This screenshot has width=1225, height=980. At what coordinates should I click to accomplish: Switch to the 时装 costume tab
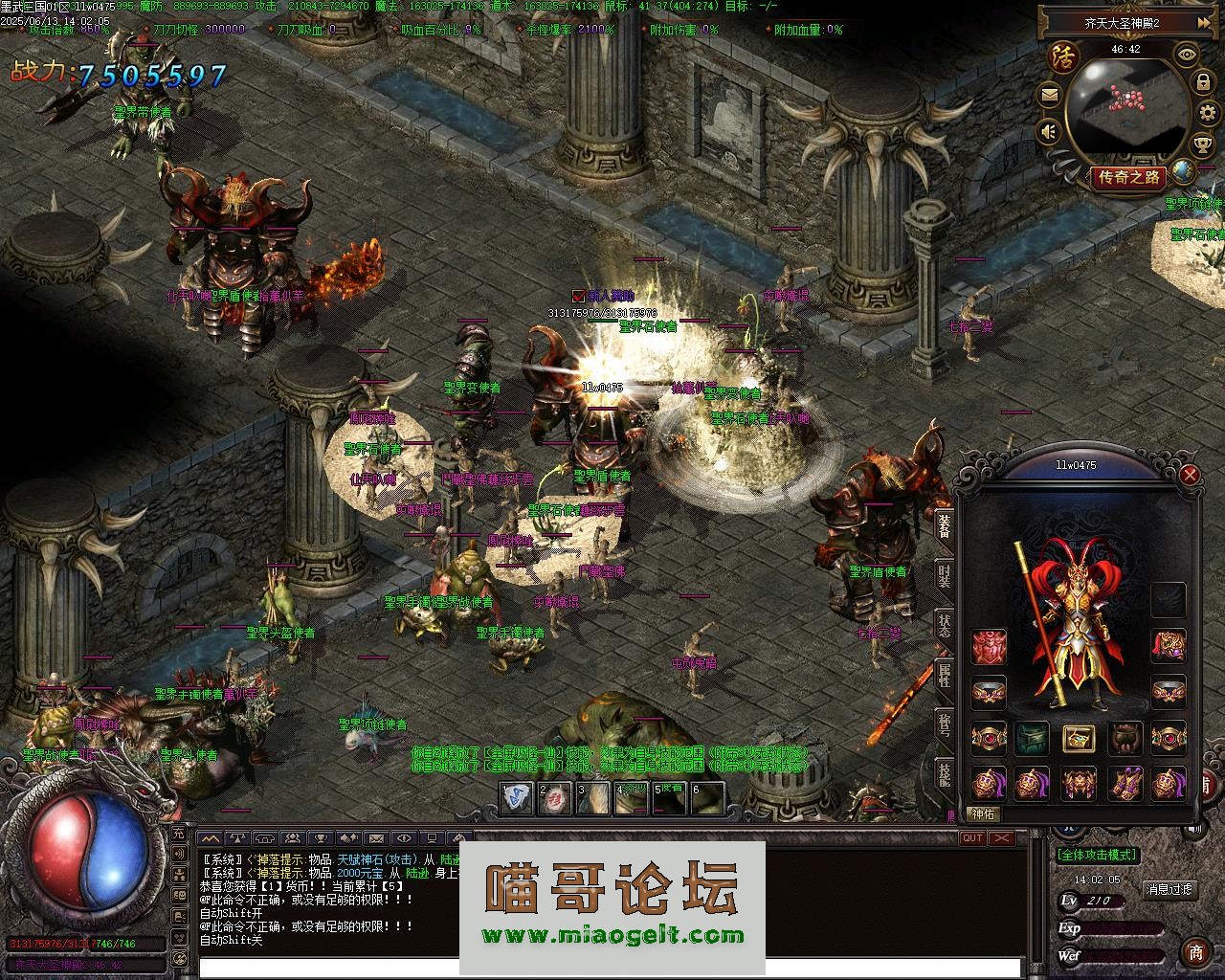click(944, 576)
